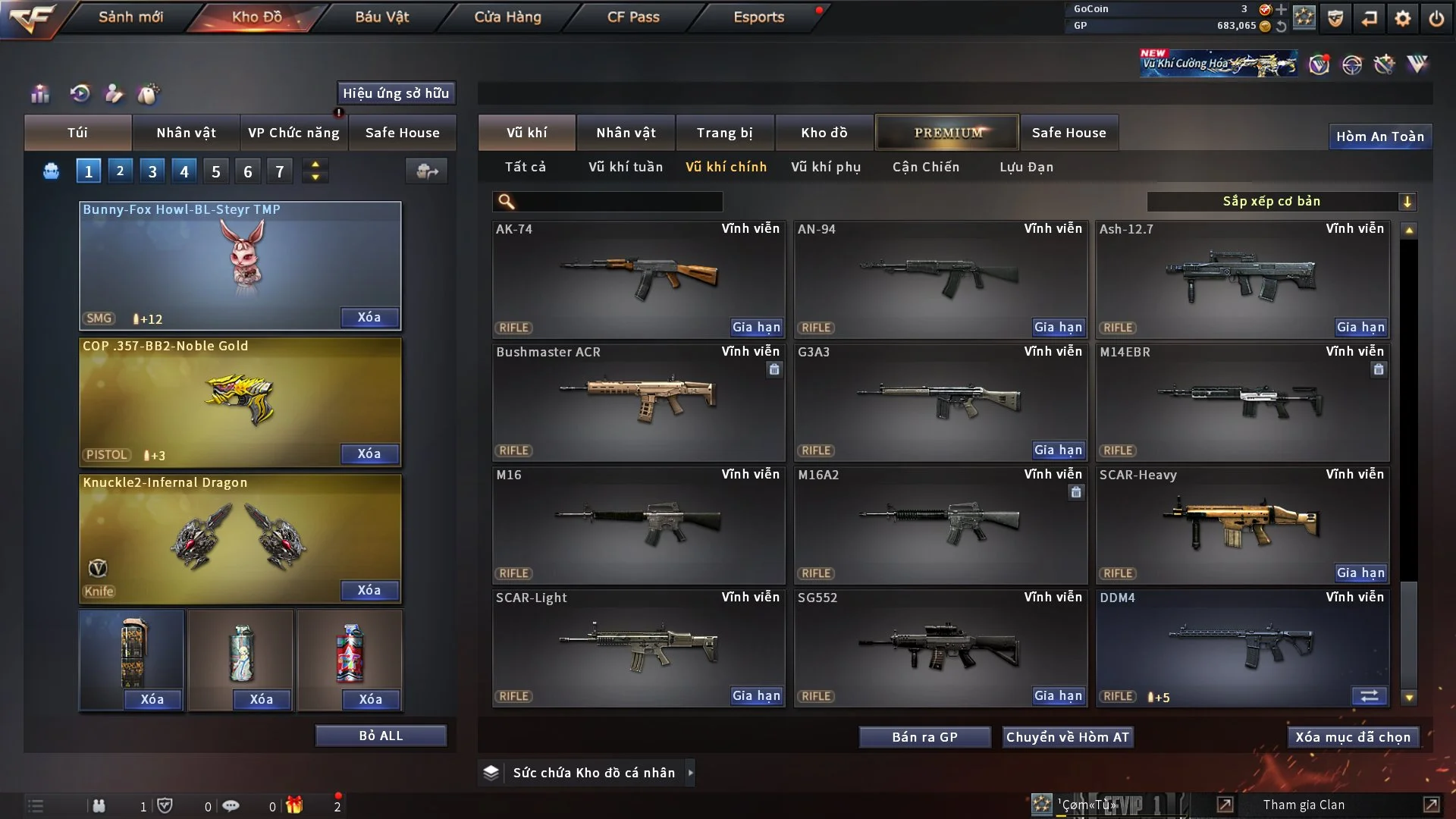Switch to the Nhân vật storage tab
1456x819 pixels.
click(626, 133)
